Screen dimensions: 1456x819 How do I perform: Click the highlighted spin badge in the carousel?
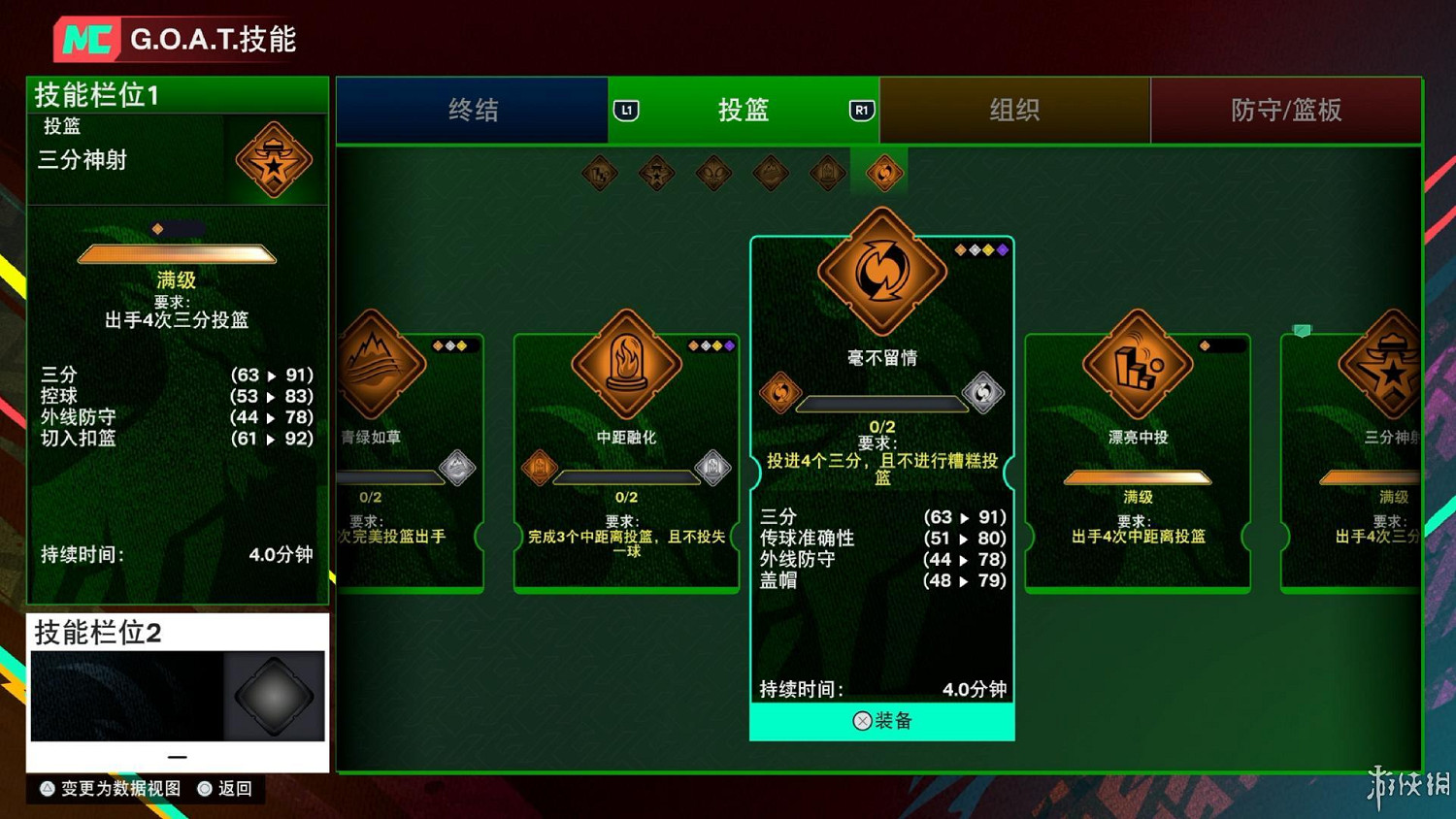coord(880,175)
